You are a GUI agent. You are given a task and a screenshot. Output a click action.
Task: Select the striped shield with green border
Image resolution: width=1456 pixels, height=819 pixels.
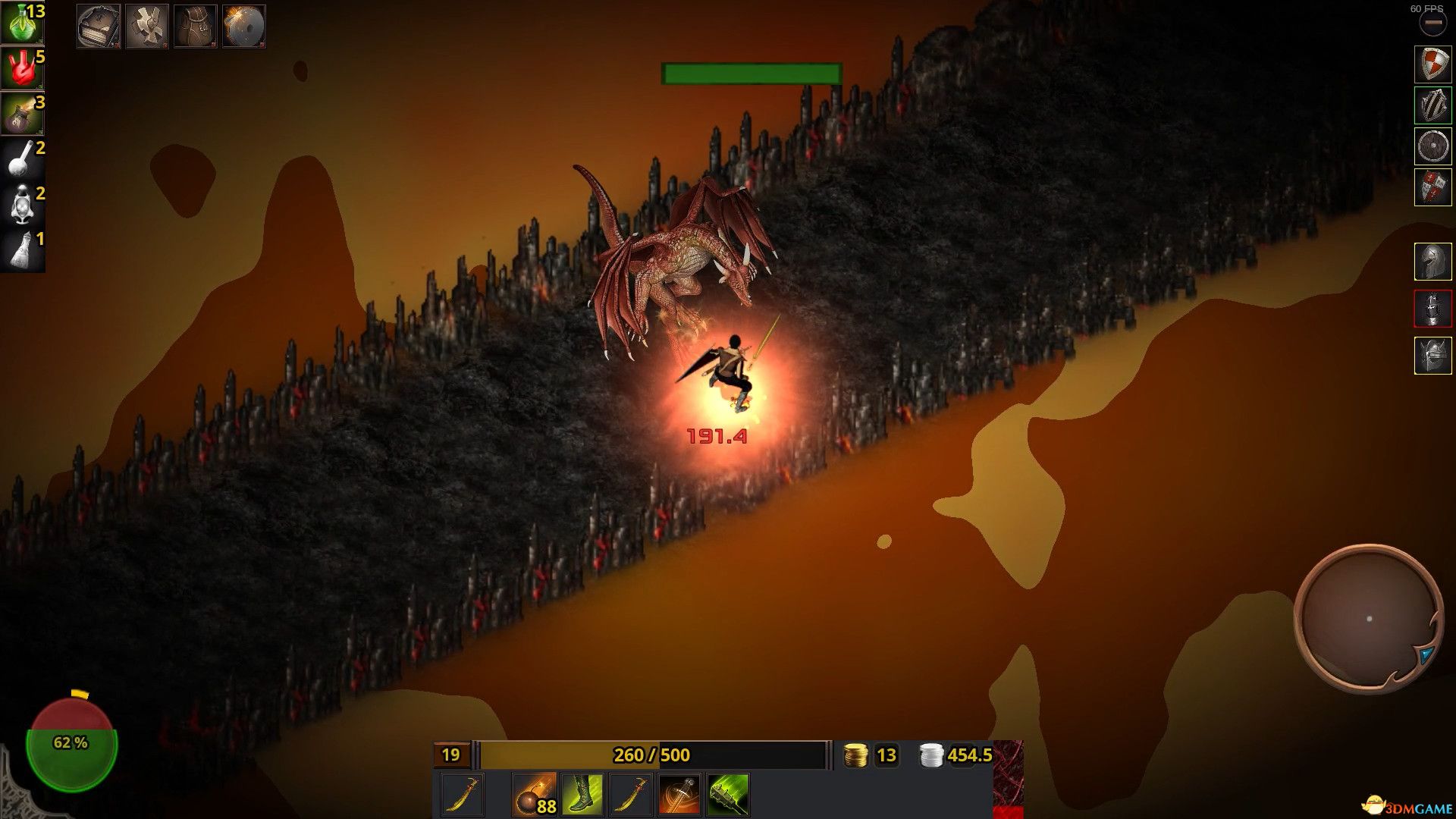(x=1432, y=105)
